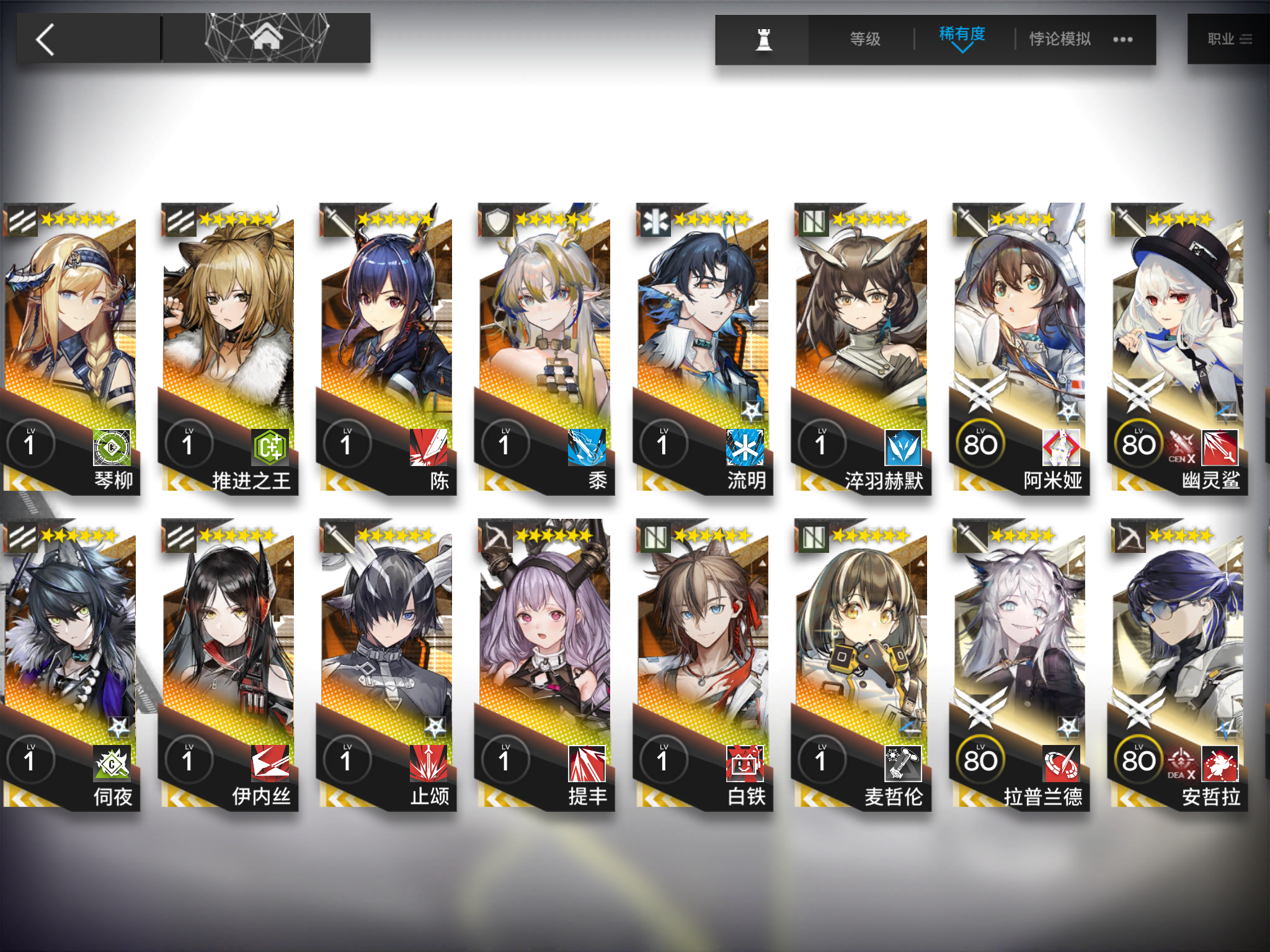Open the ellipsis more-options menu

1122,38
